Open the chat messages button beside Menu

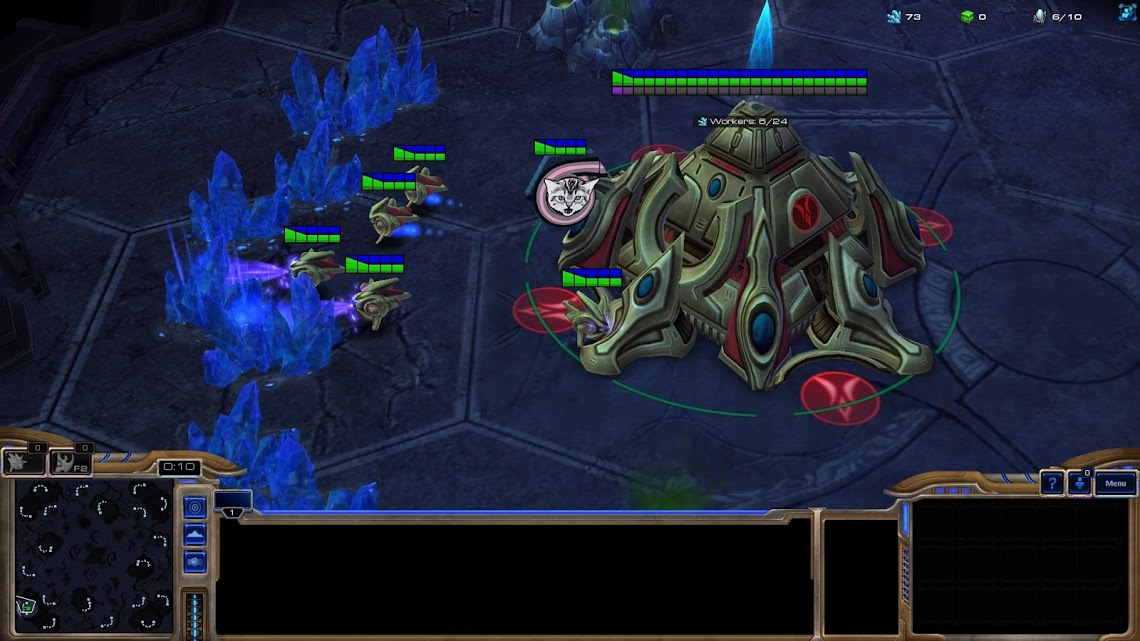tap(1080, 484)
